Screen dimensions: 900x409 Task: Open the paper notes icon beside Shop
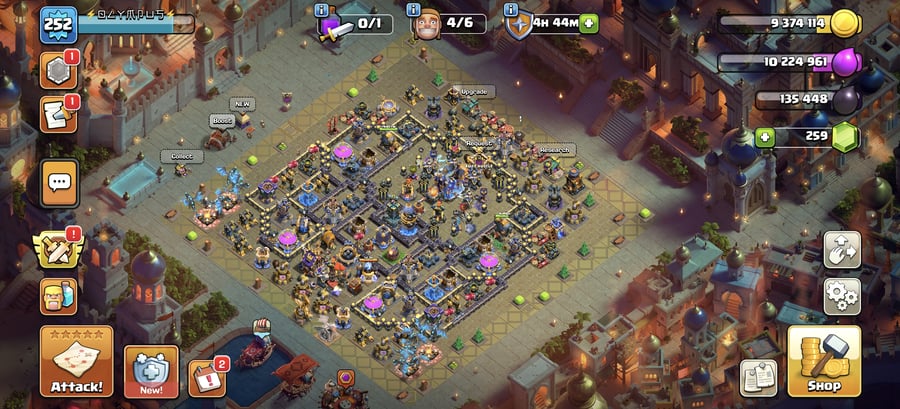(x=758, y=377)
